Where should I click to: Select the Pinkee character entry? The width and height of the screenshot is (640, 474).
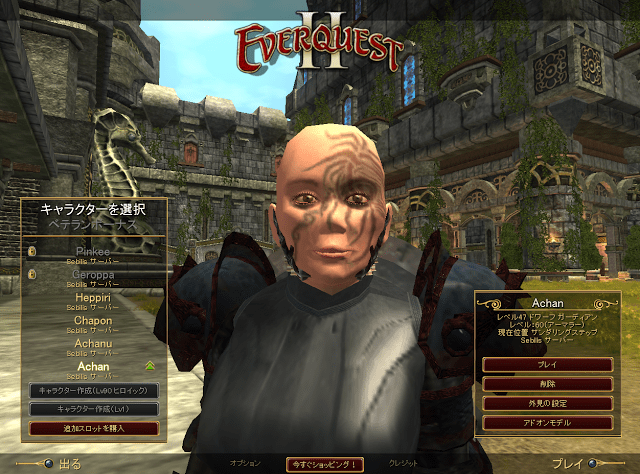click(92, 255)
